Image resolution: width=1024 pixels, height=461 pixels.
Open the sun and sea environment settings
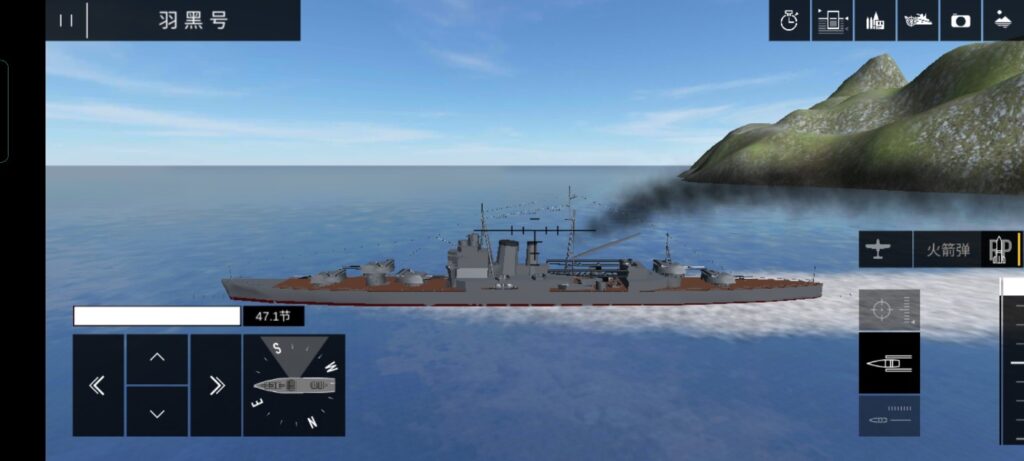[1003, 20]
